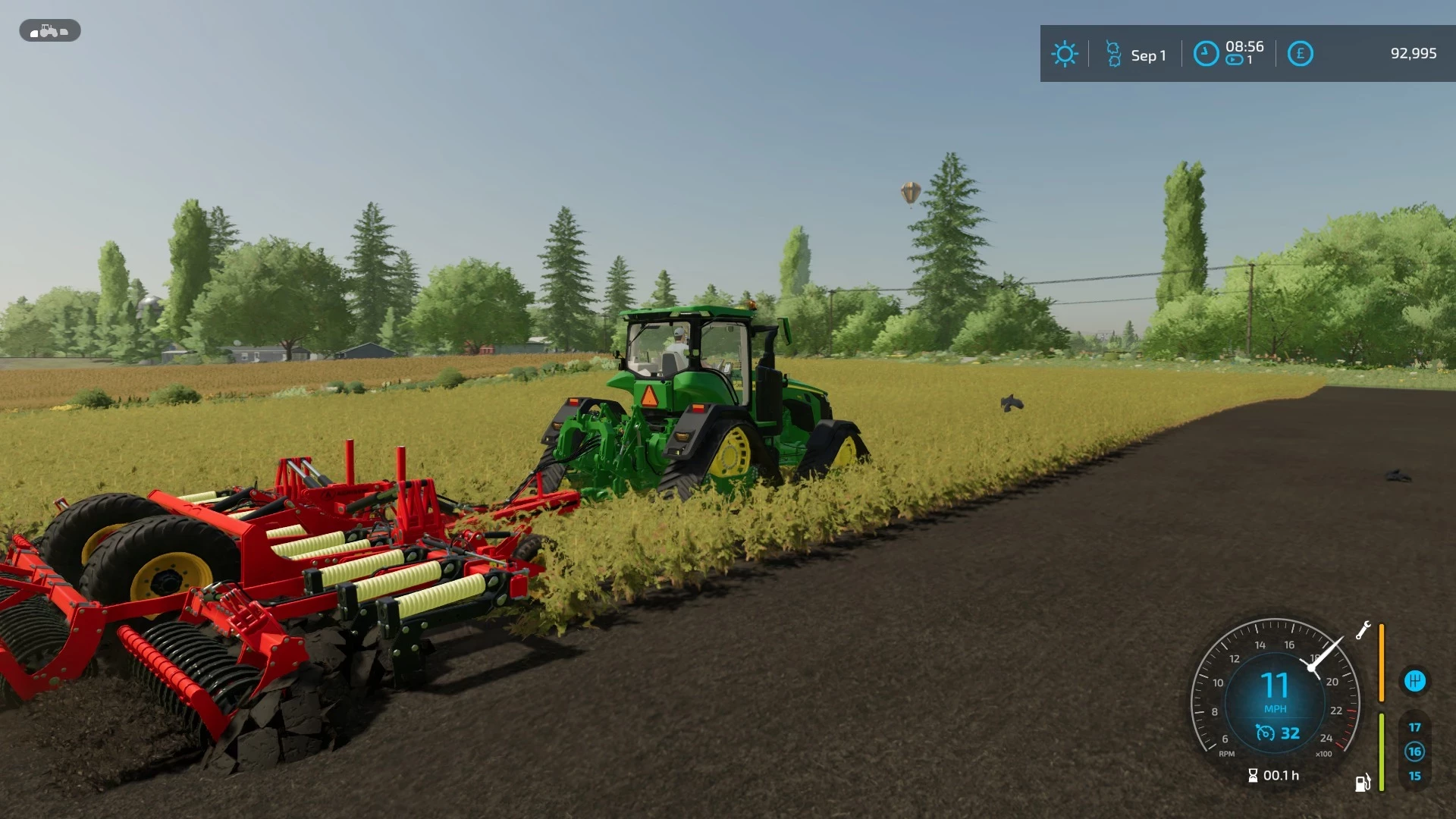Select the crop growth leaves icon

click(x=1112, y=54)
